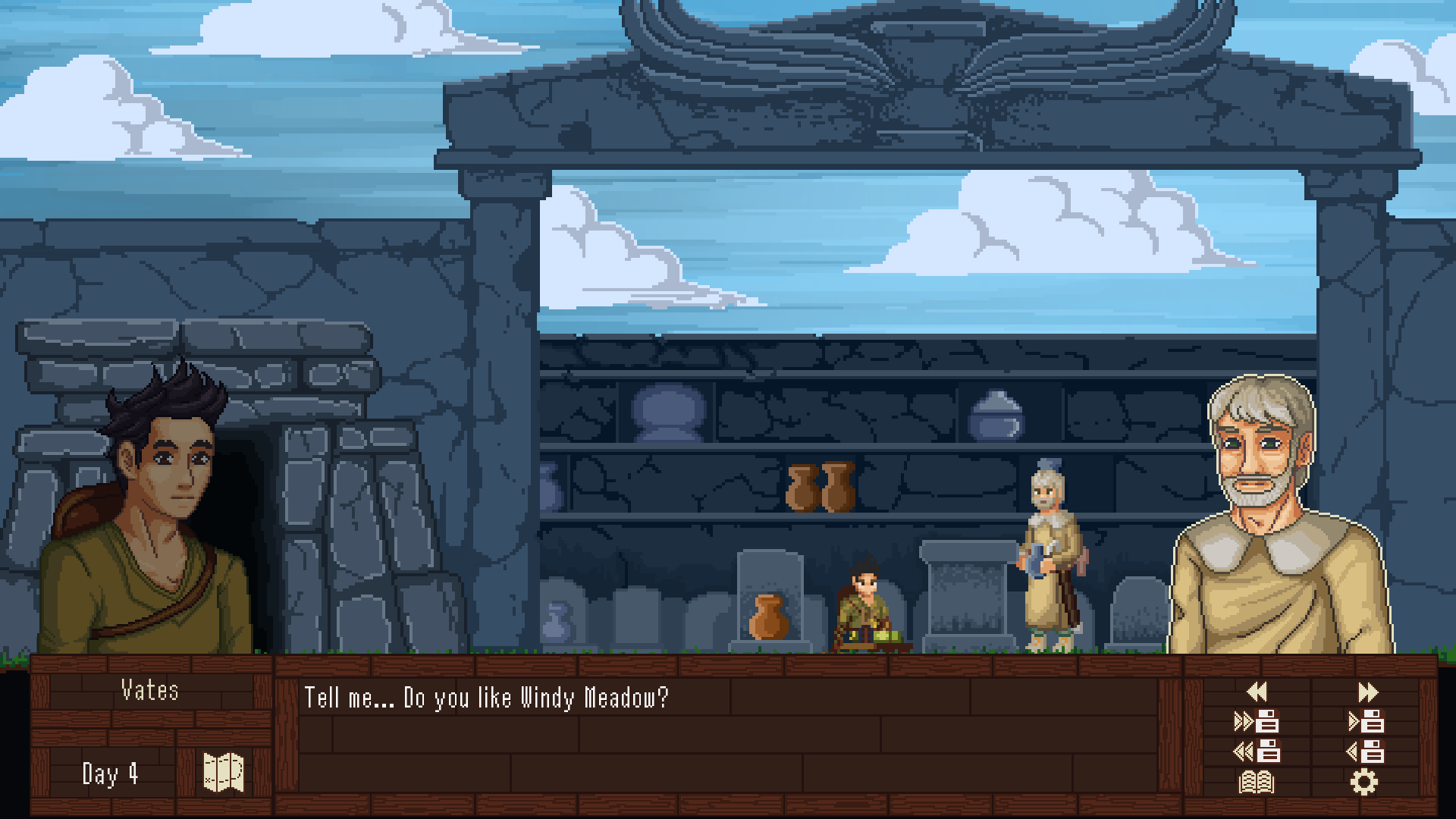Click the single-left-arrow floppy disk icon
This screenshot has height=819, width=1456.
pos(1366,752)
